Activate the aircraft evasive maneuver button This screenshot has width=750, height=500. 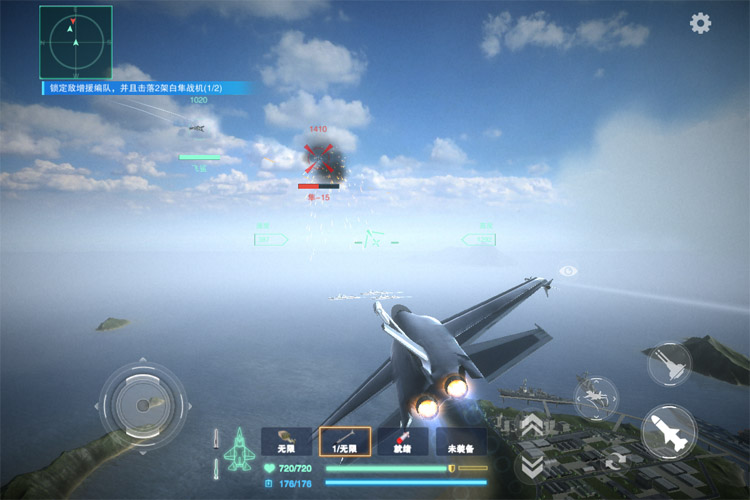[x=596, y=397]
